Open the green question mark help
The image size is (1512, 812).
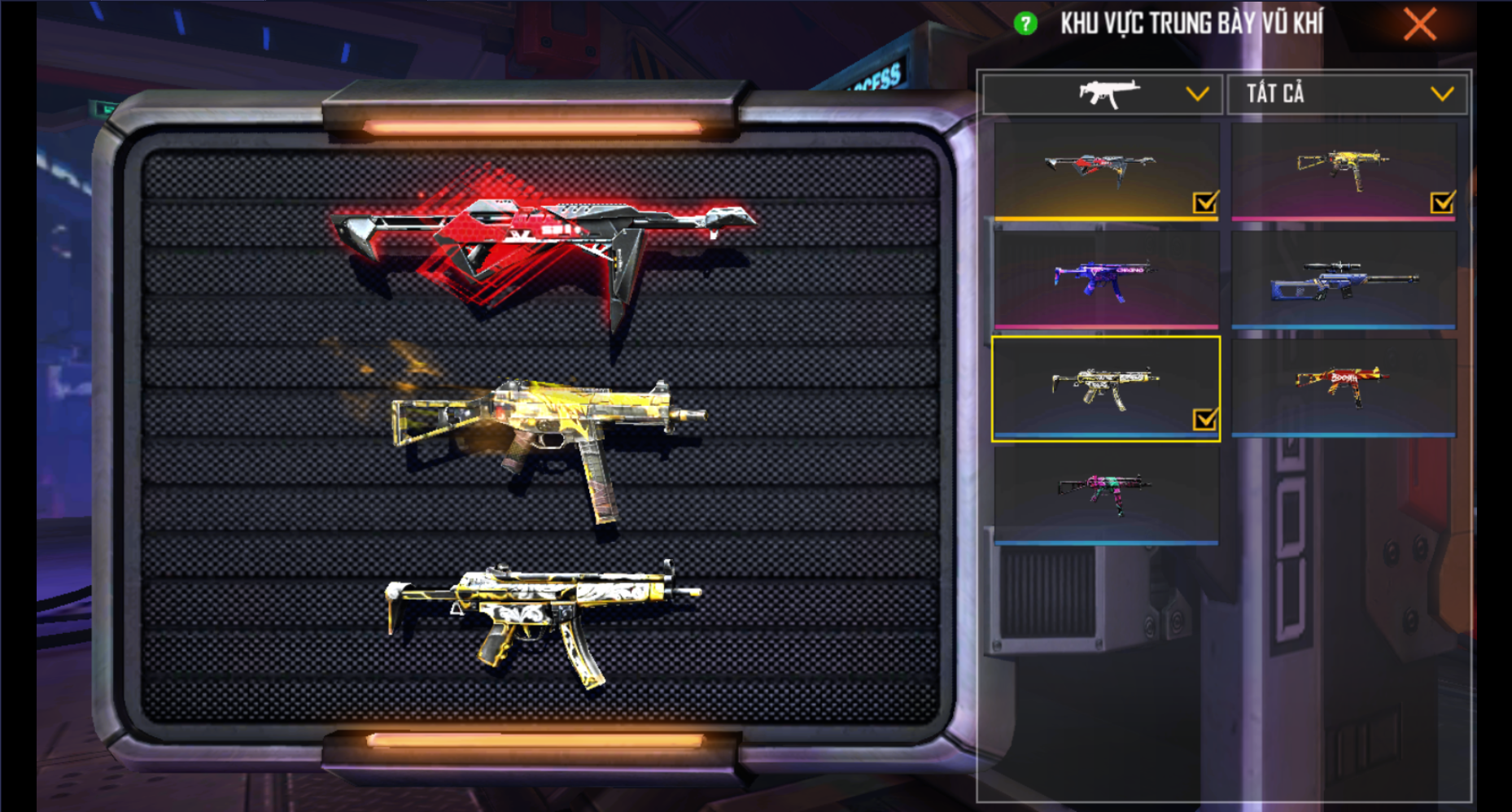pos(1025,24)
